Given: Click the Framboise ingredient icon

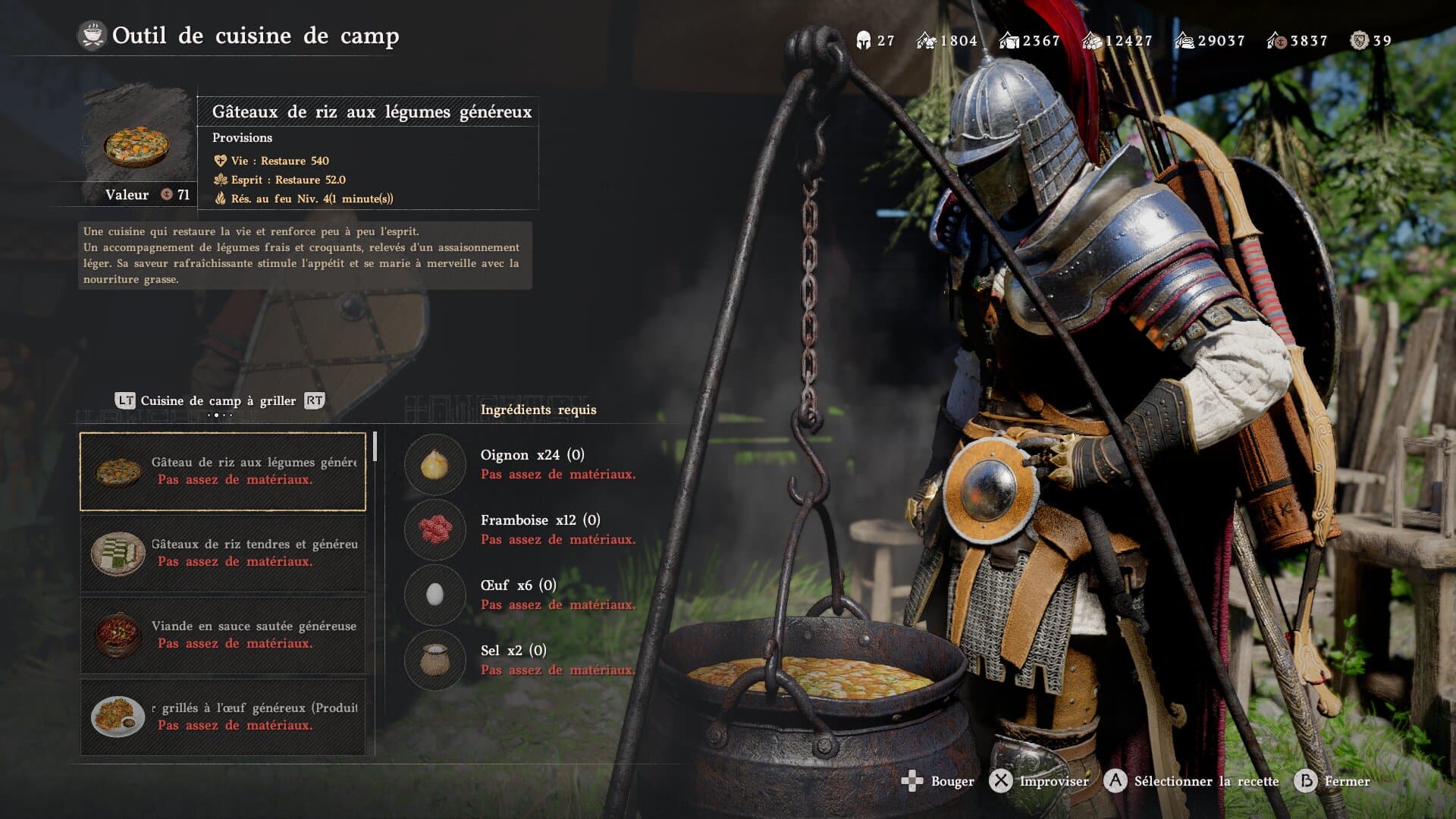Looking at the screenshot, I should coord(435,529).
